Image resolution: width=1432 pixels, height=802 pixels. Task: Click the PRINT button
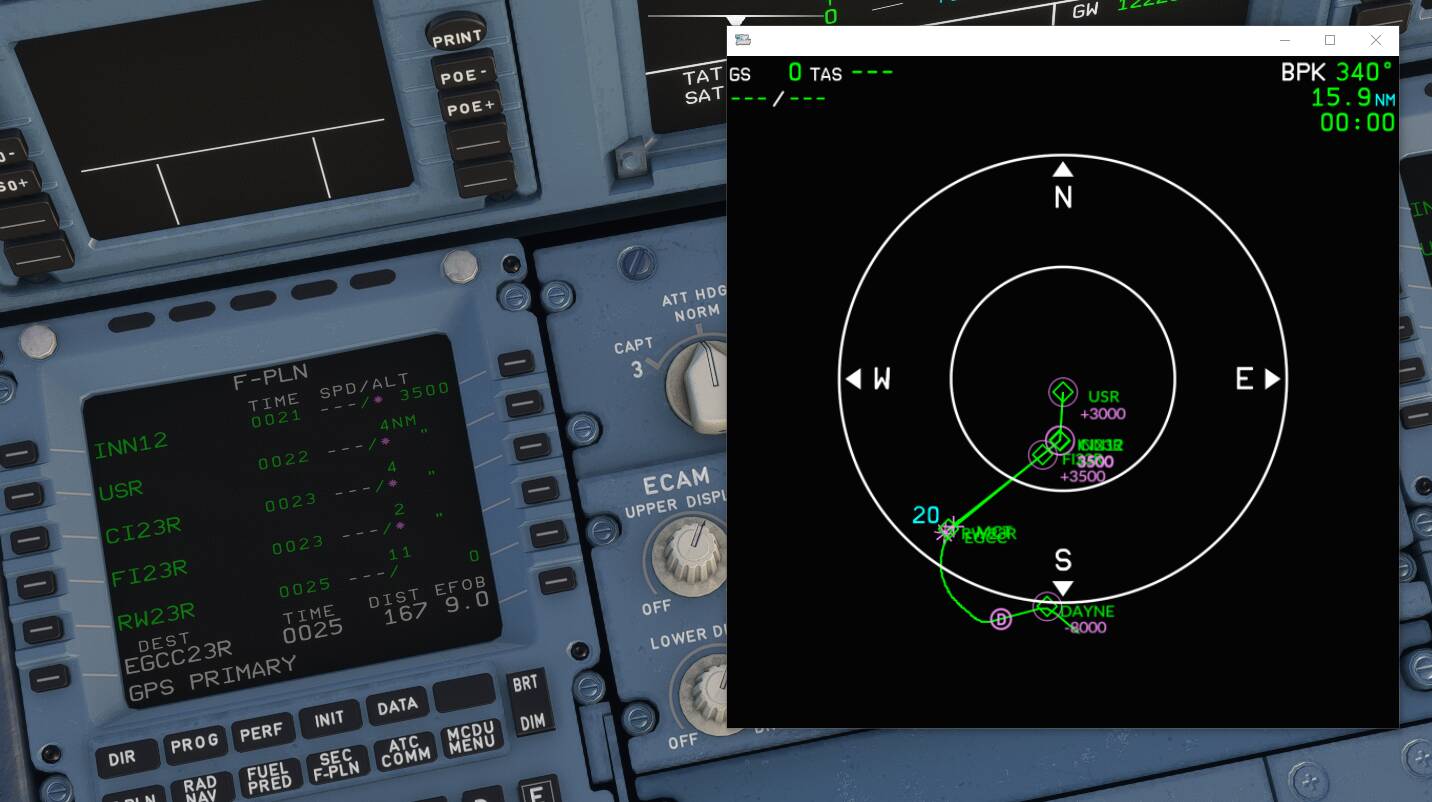[456, 39]
